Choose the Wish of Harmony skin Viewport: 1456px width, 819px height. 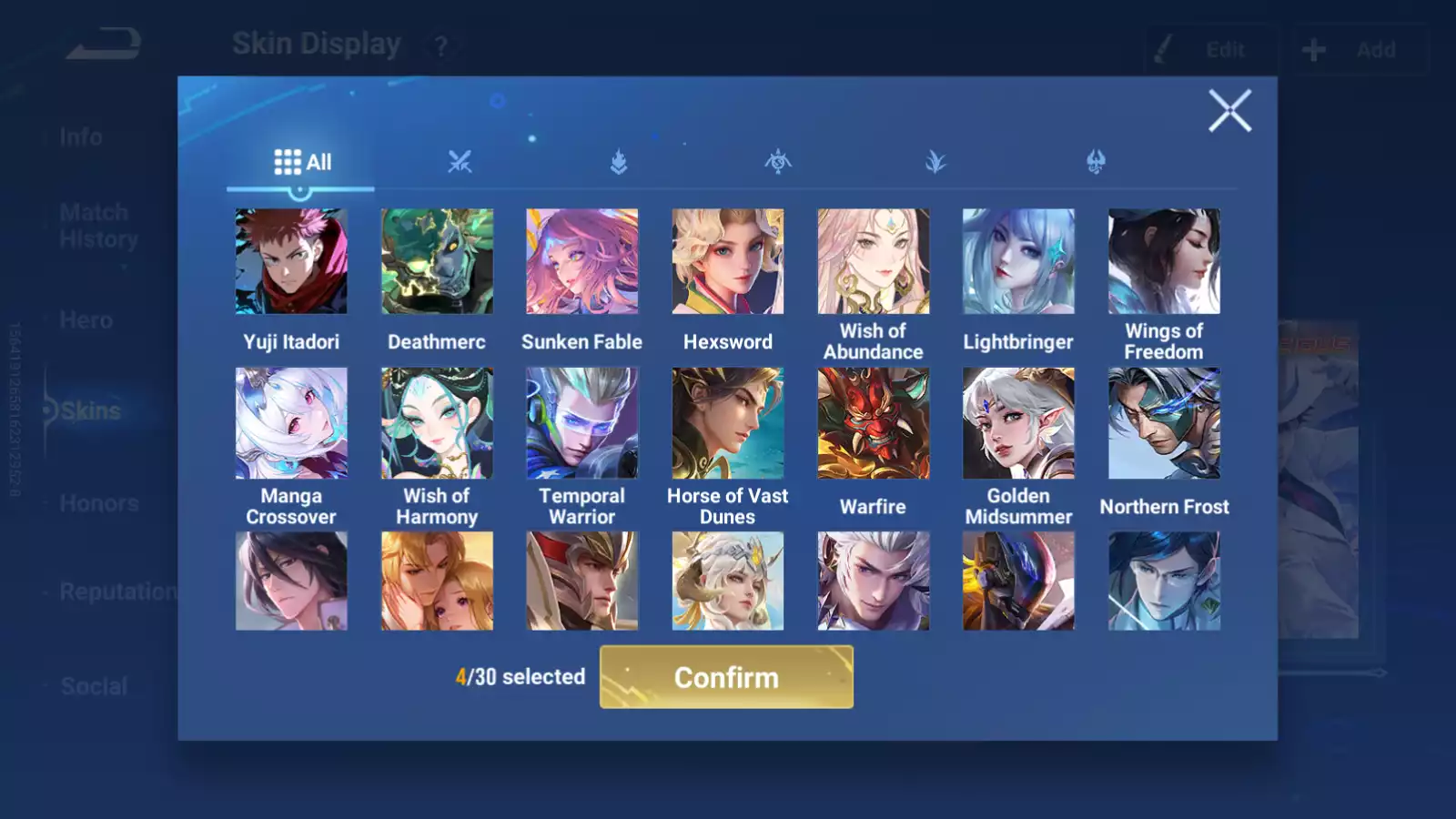click(437, 423)
